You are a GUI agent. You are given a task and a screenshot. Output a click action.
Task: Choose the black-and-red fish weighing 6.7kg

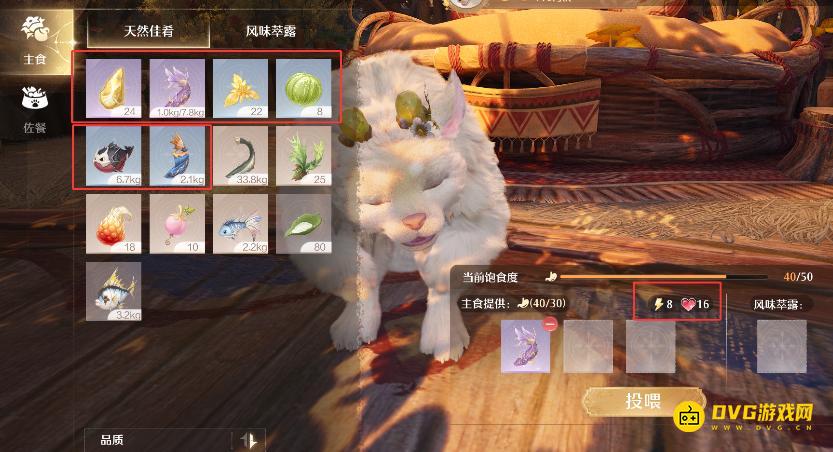[x=113, y=155]
